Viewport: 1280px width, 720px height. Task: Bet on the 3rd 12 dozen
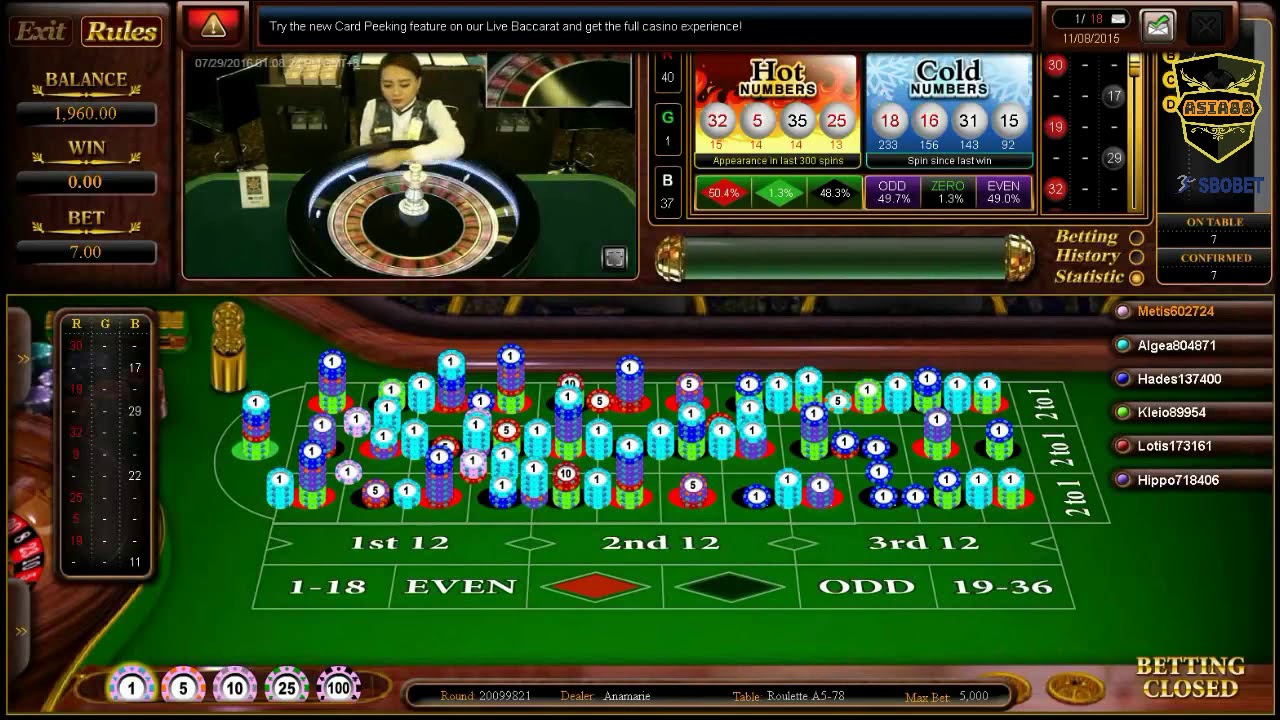point(923,543)
